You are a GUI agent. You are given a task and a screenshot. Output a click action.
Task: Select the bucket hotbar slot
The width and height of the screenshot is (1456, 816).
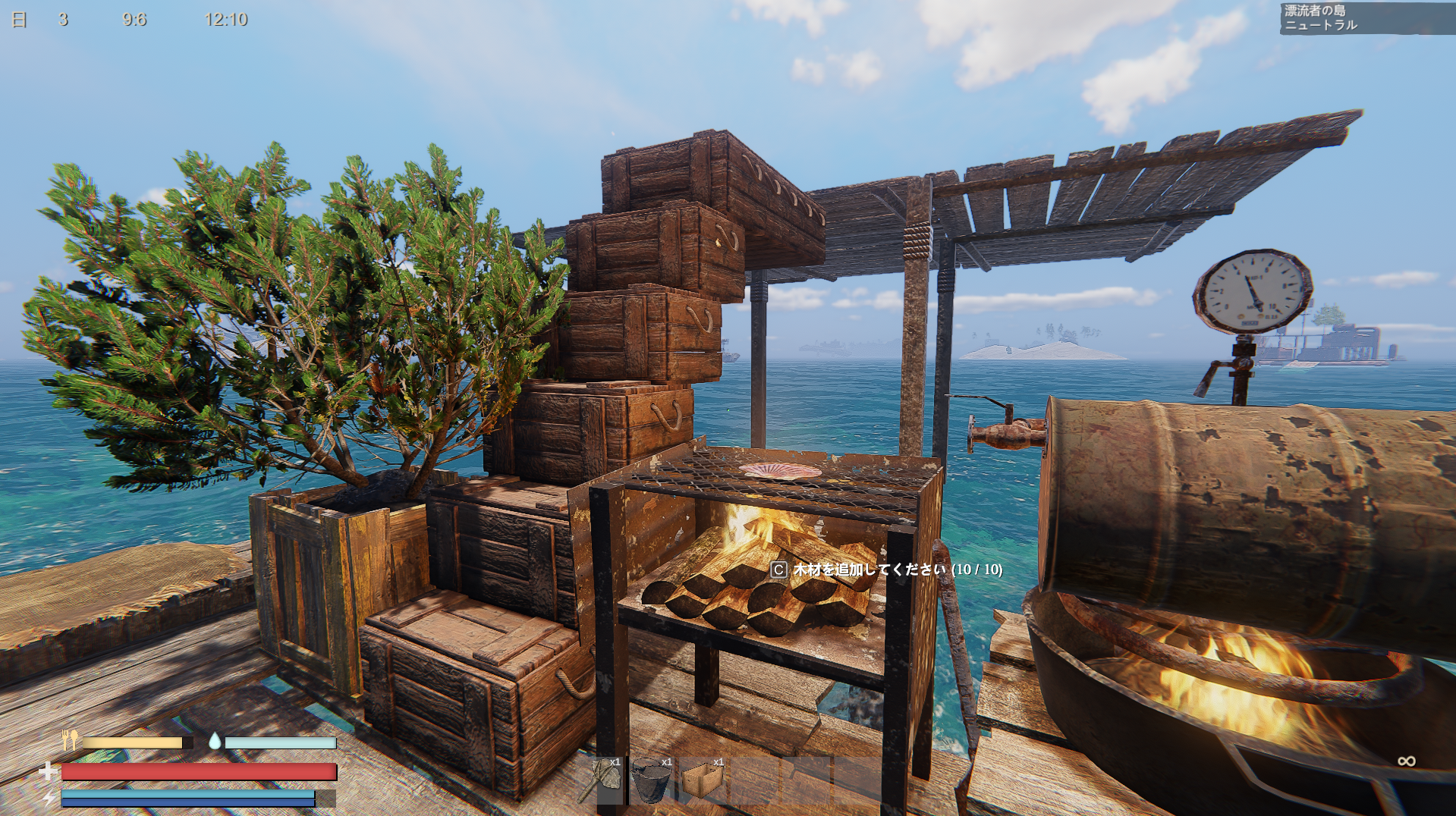pos(652,780)
